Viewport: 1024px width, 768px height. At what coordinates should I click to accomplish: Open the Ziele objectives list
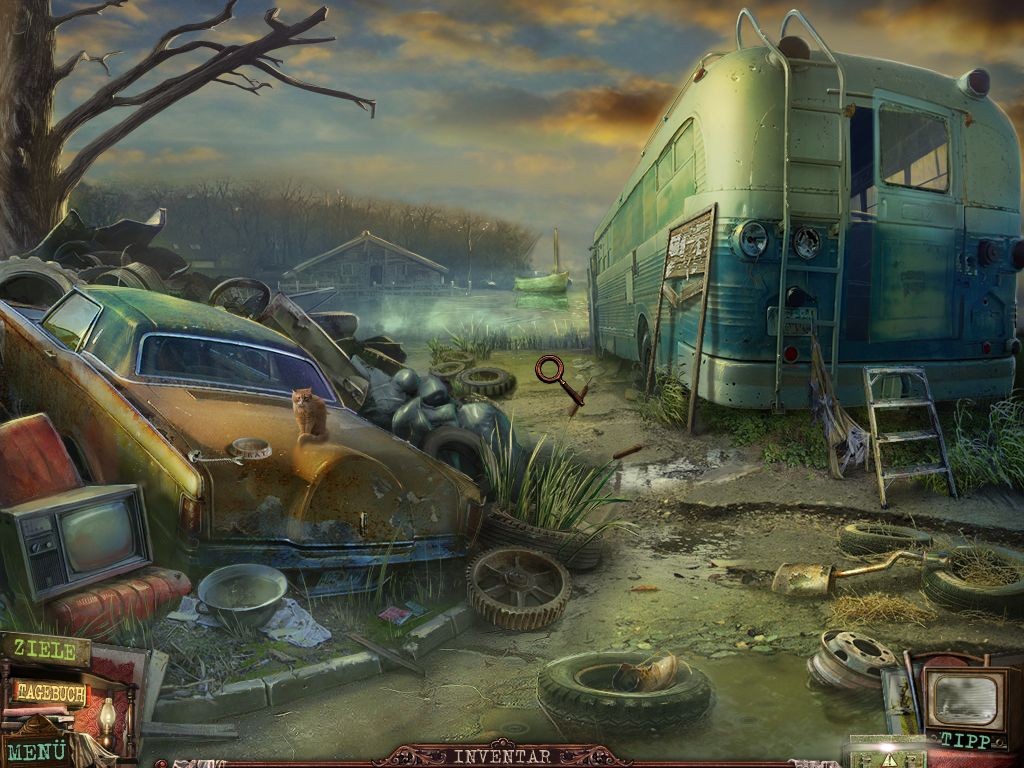click(x=44, y=651)
